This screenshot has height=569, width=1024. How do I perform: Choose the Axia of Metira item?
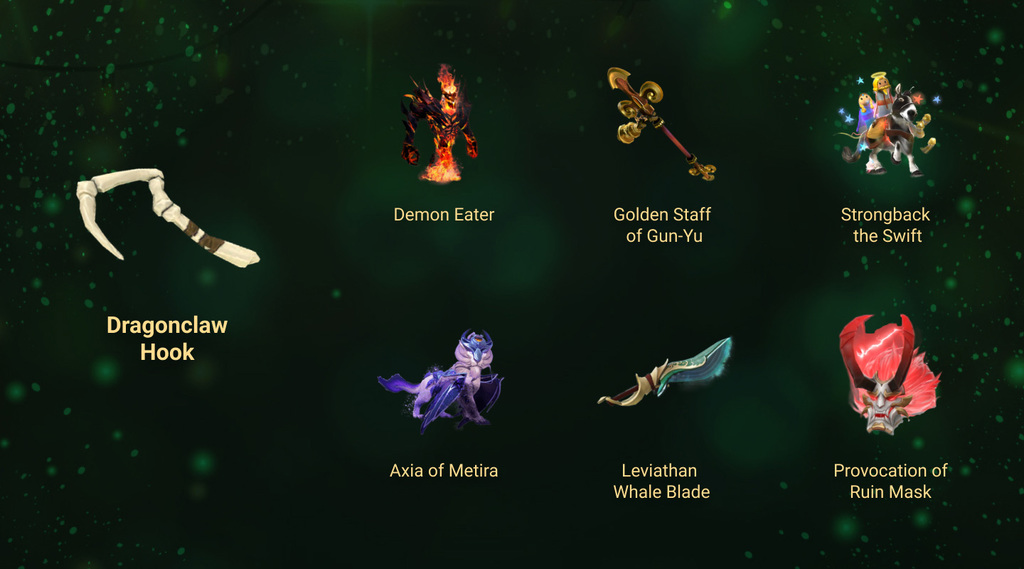(443, 381)
